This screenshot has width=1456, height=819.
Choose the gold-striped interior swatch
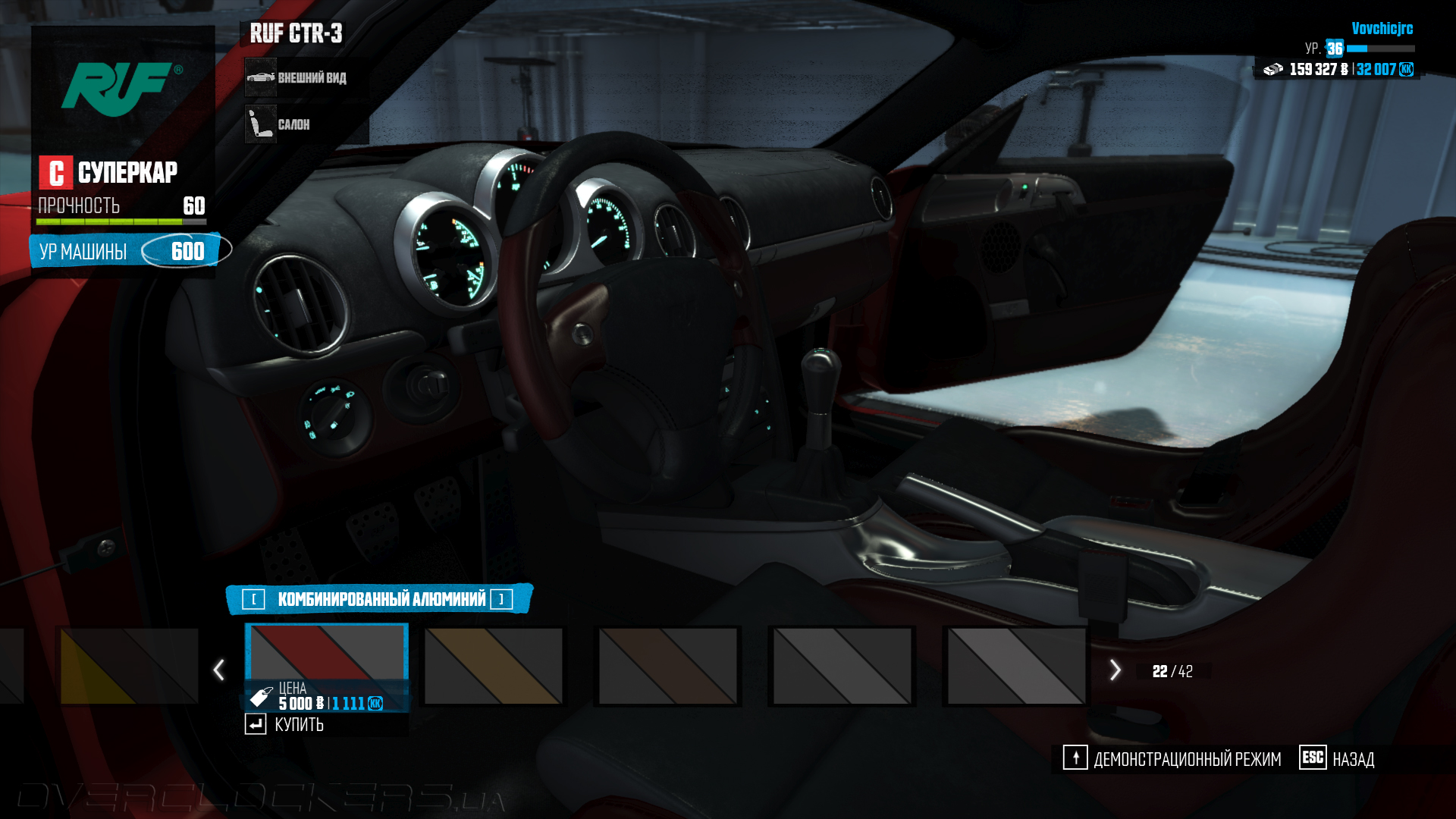[494, 666]
